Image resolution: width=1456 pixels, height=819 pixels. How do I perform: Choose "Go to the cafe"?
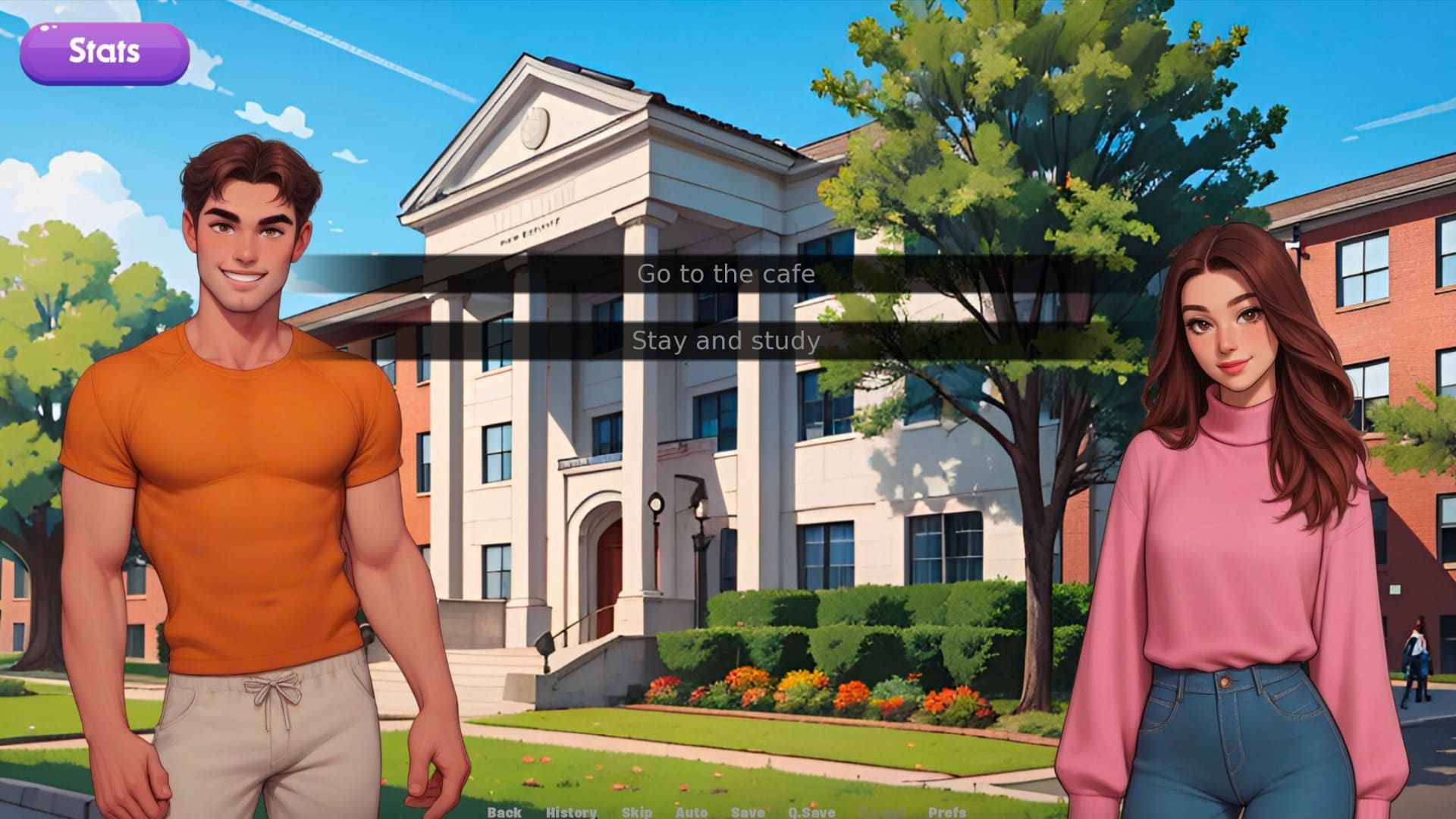pyautogui.click(x=726, y=274)
